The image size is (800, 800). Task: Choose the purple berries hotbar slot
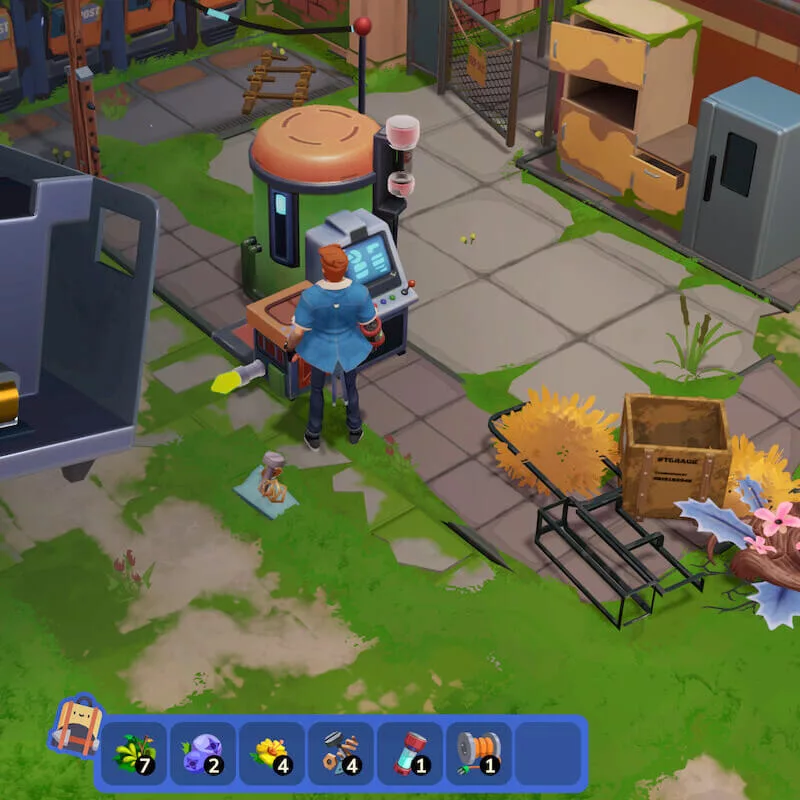coord(202,753)
